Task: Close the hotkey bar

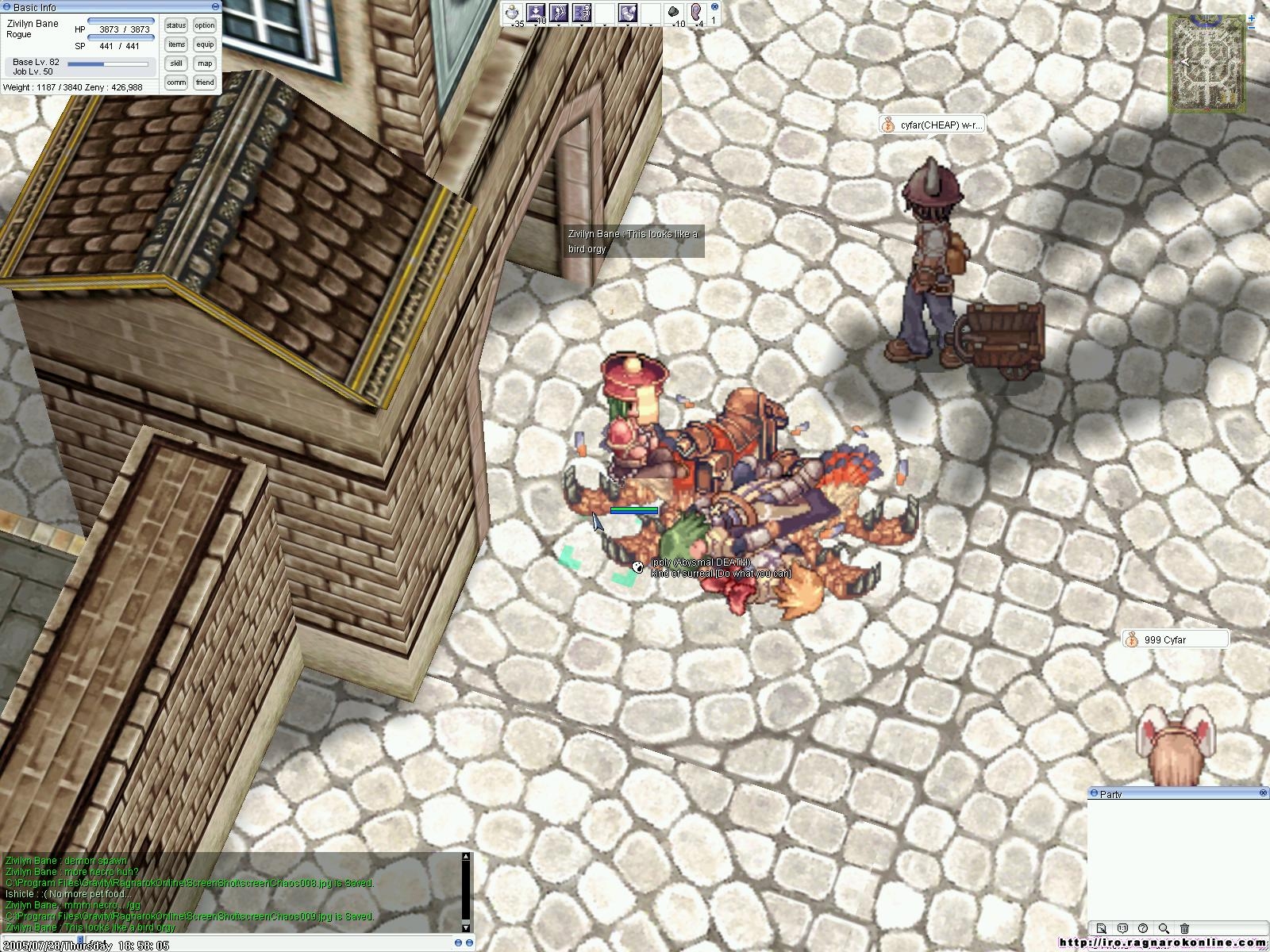Action: [714, 6]
